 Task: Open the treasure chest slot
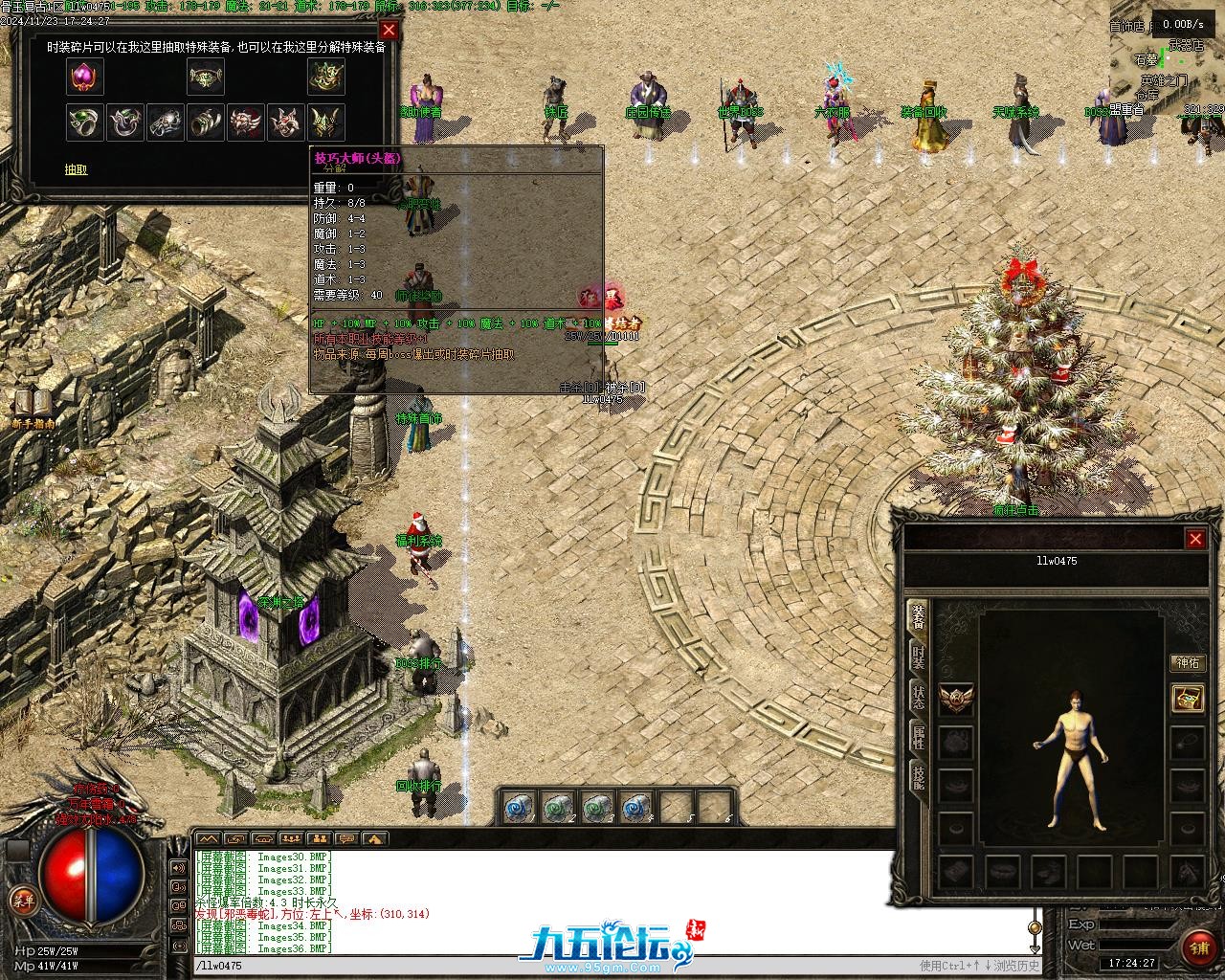1188,698
